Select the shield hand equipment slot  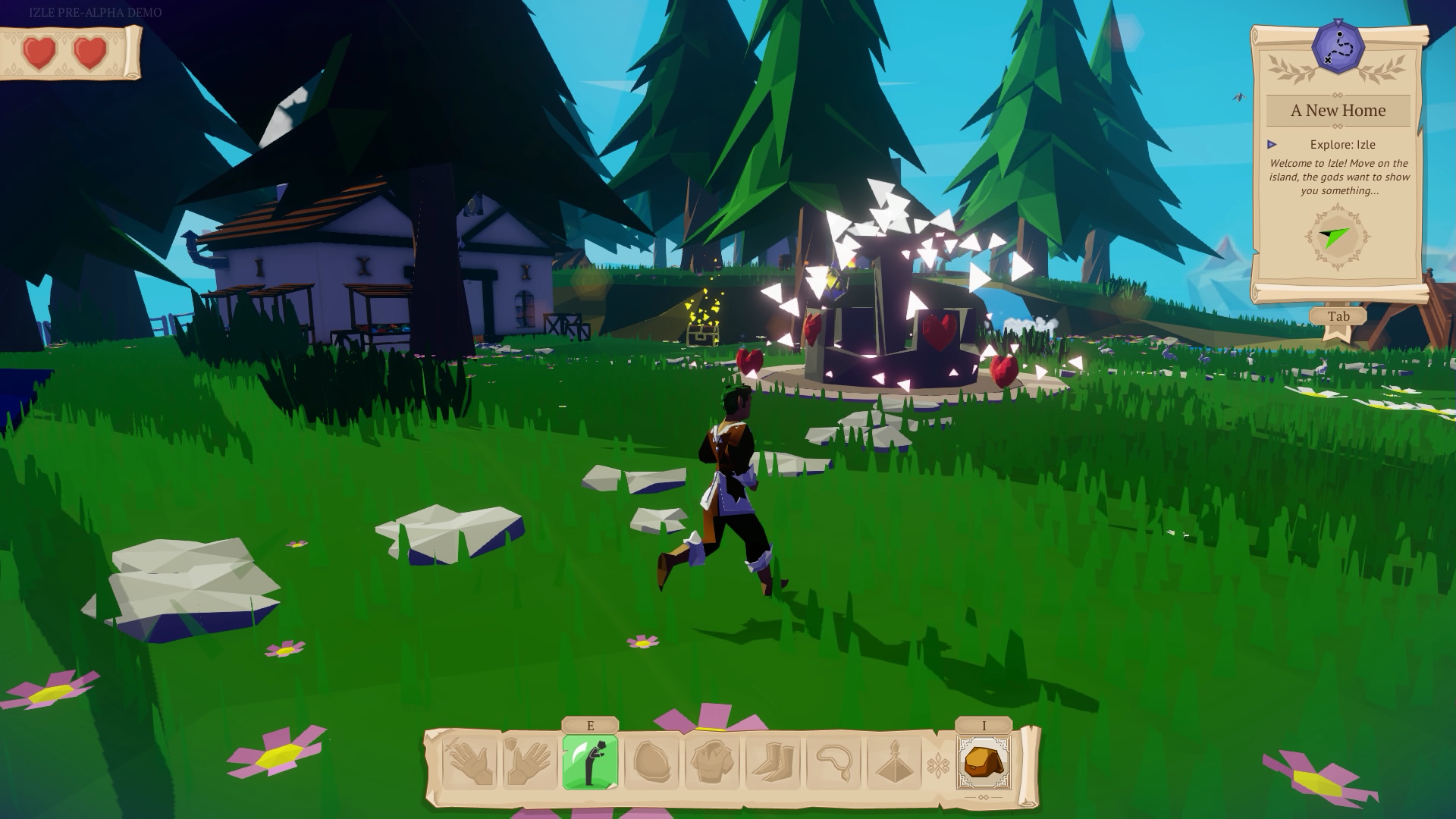coord(529,763)
